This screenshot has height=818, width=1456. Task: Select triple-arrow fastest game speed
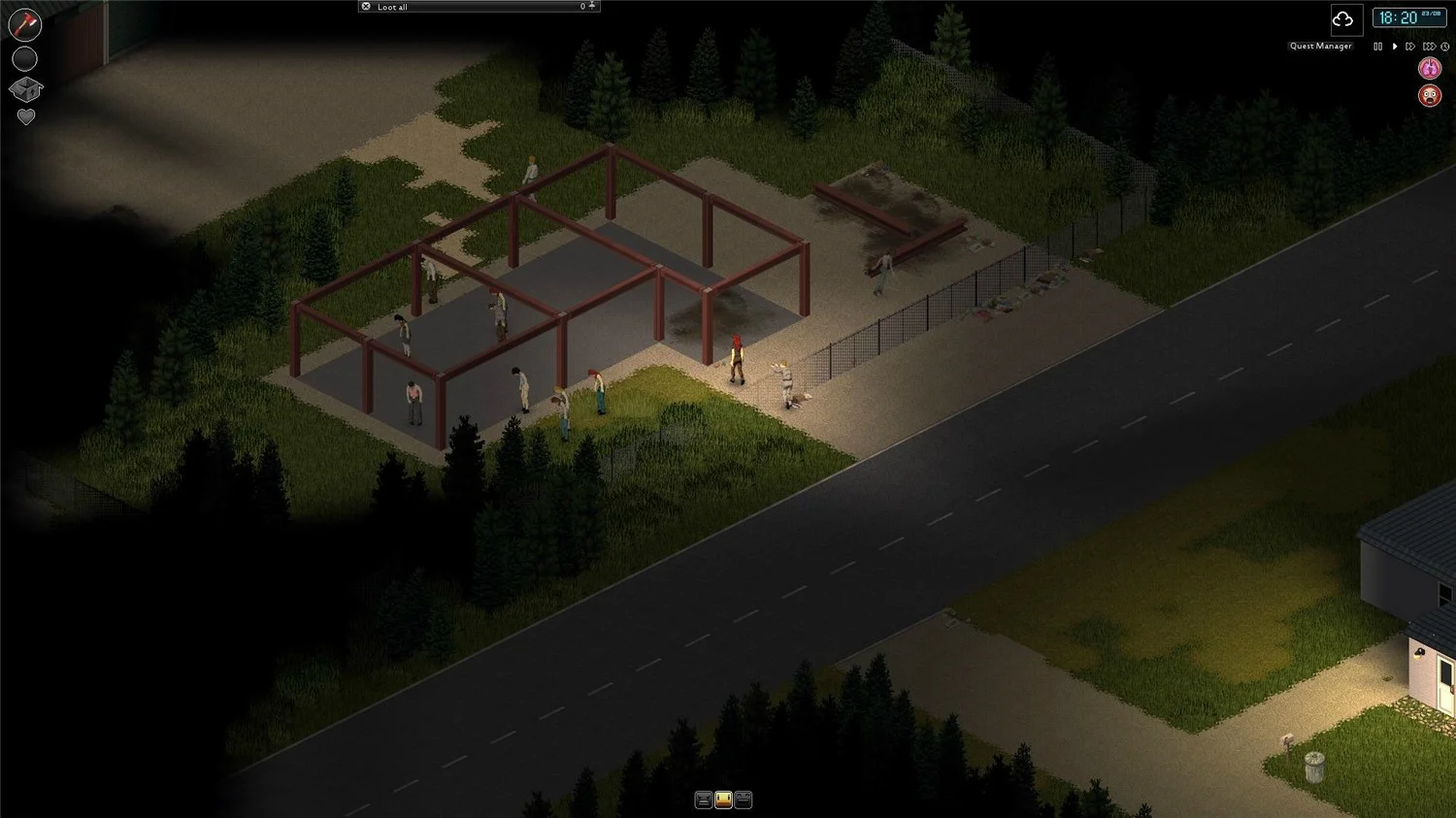click(1429, 47)
